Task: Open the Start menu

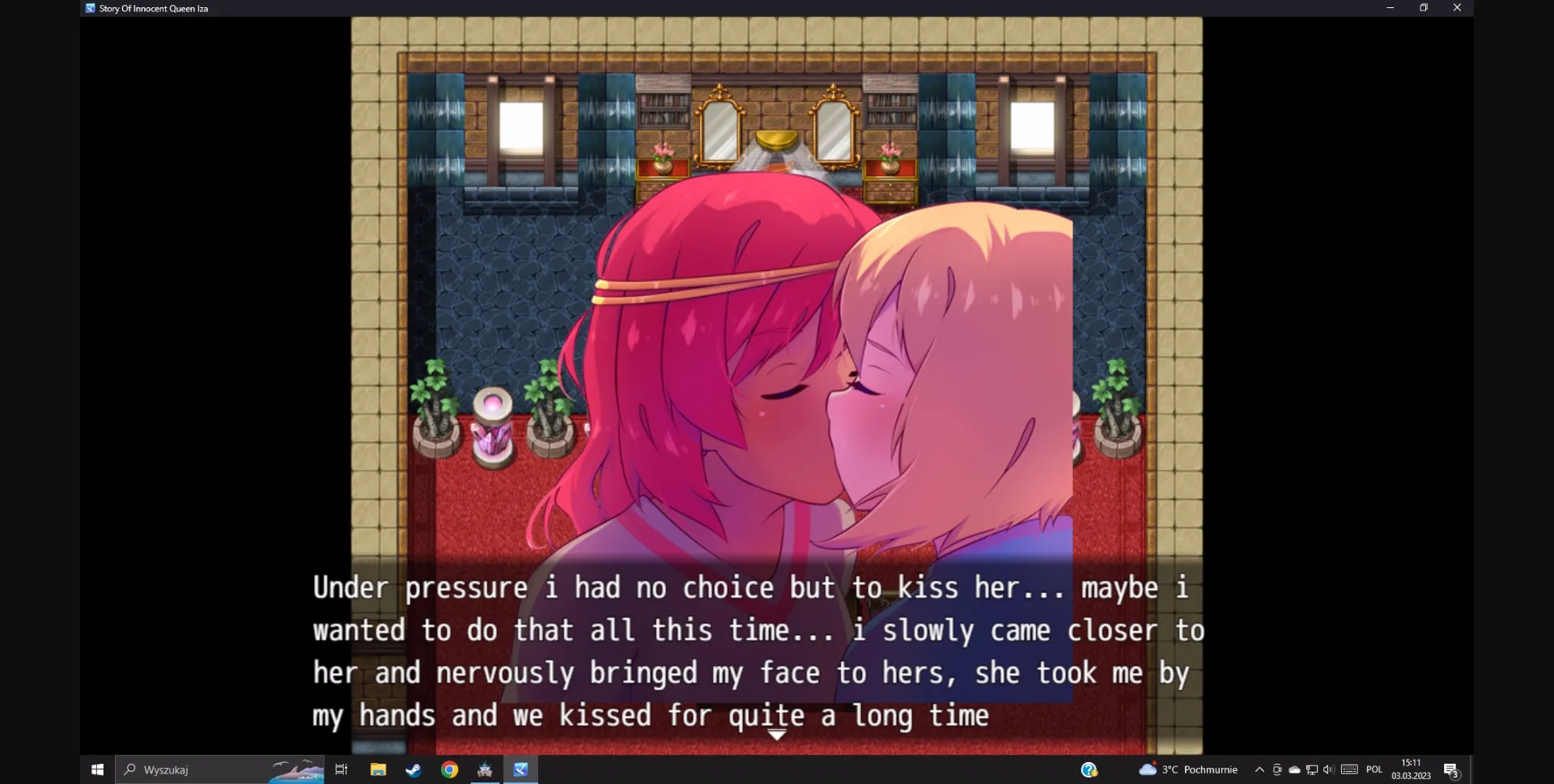Action: pyautogui.click(x=97, y=769)
